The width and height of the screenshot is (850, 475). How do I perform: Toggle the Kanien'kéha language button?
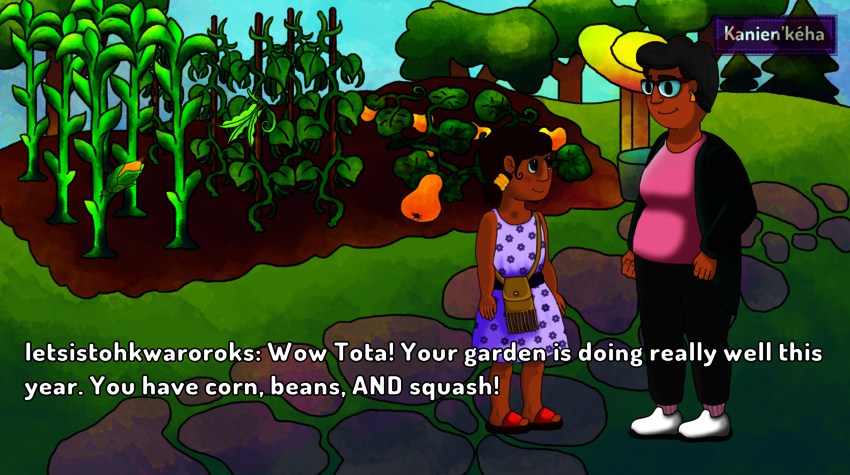pos(775,34)
